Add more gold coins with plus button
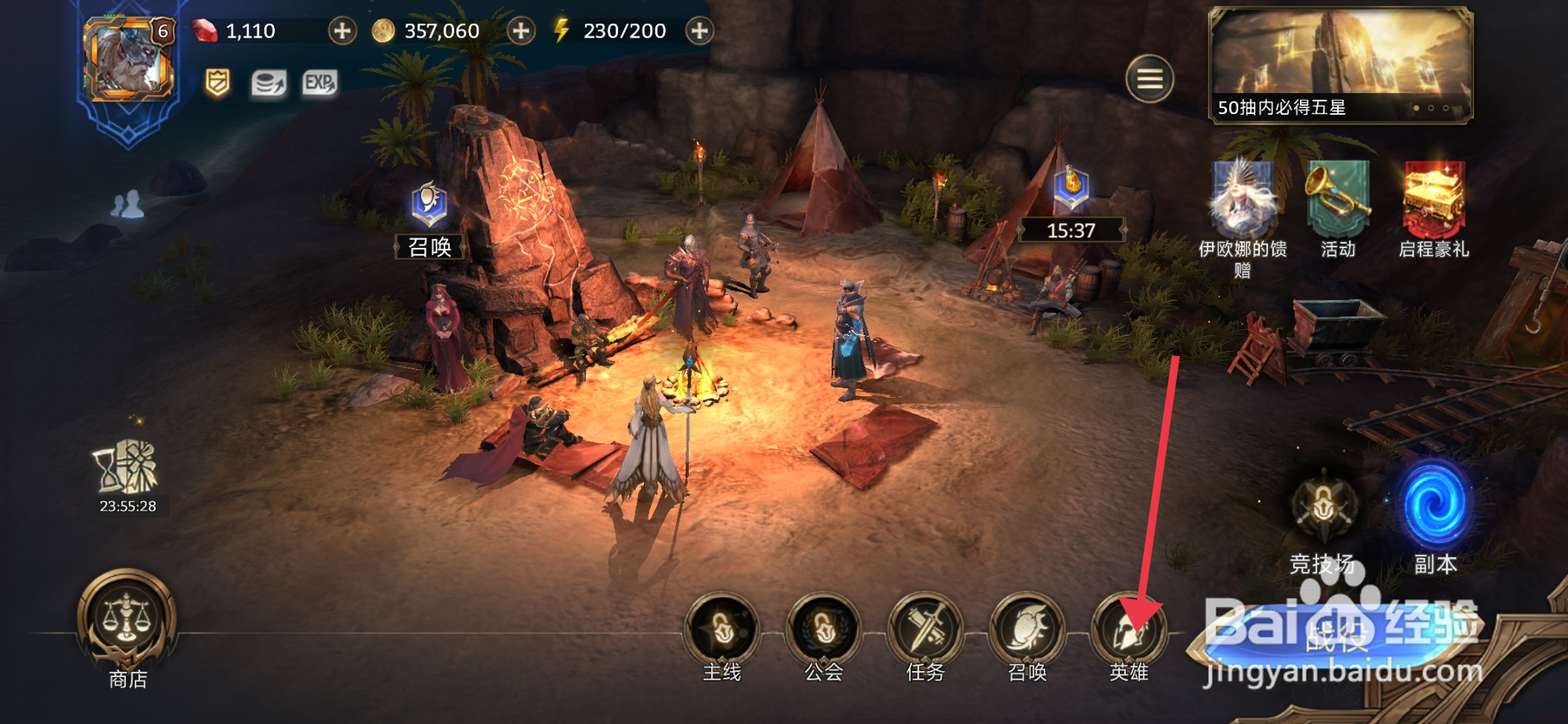 coord(521,31)
